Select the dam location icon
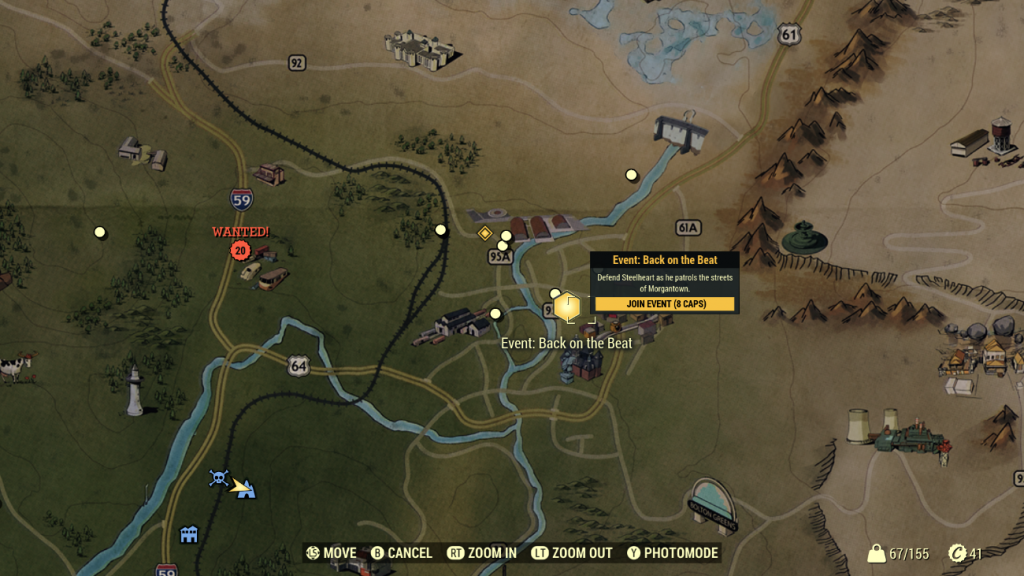This screenshot has height=576, width=1024. [681, 131]
